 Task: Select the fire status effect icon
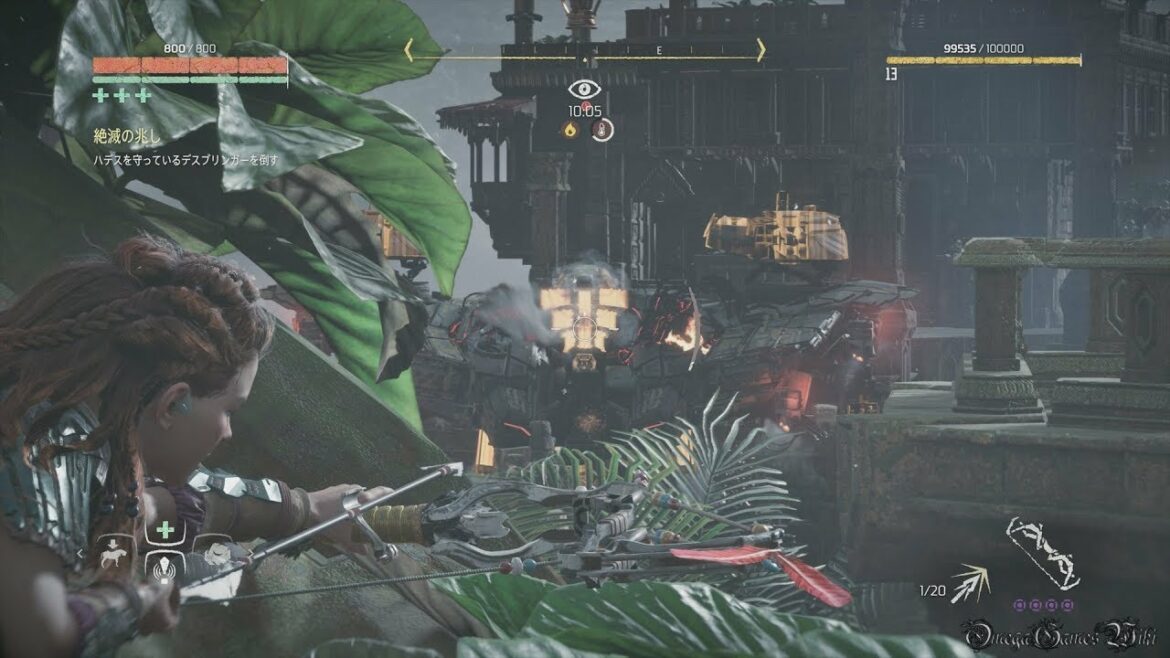571,129
